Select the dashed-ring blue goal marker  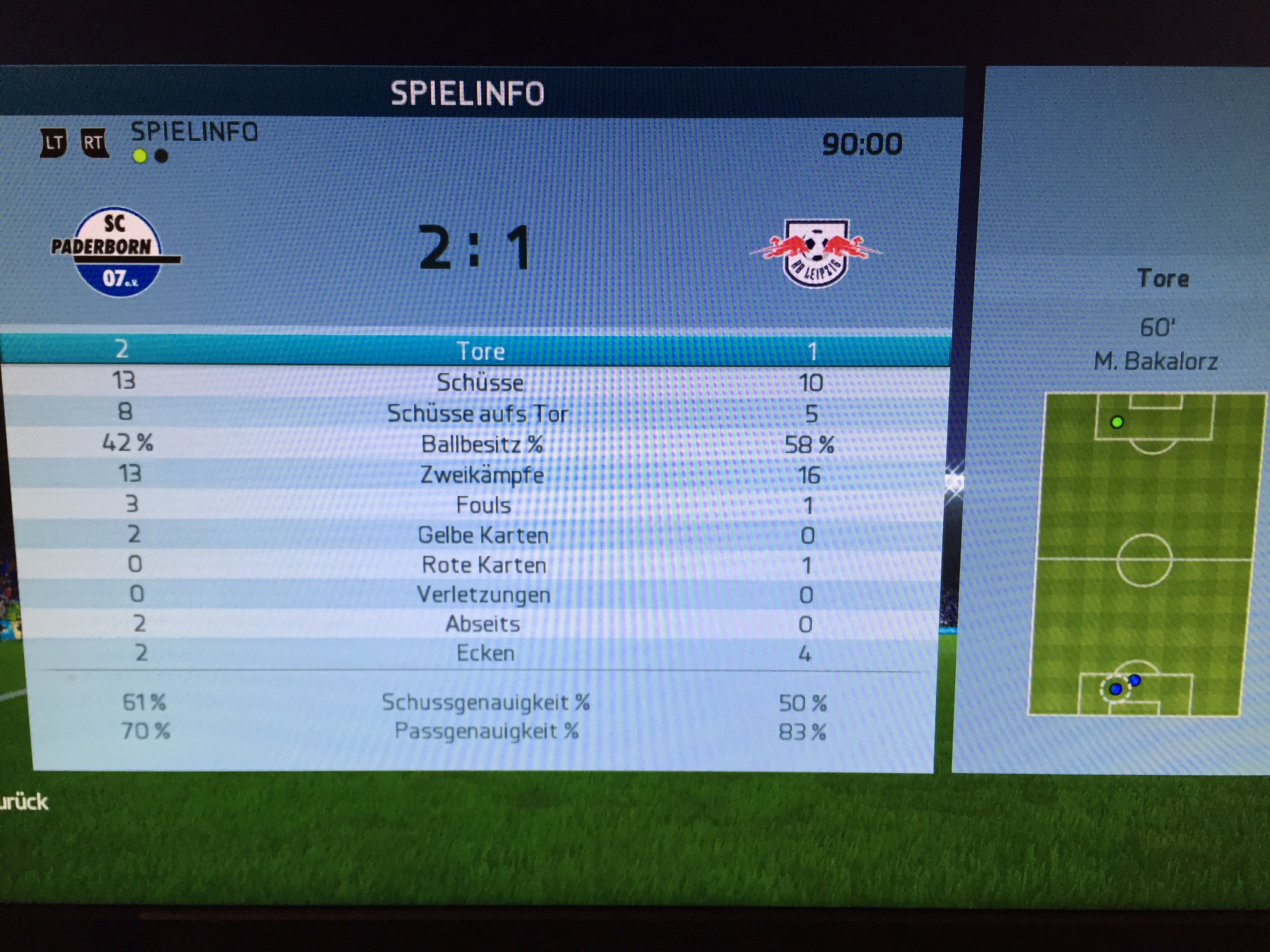click(x=1115, y=689)
